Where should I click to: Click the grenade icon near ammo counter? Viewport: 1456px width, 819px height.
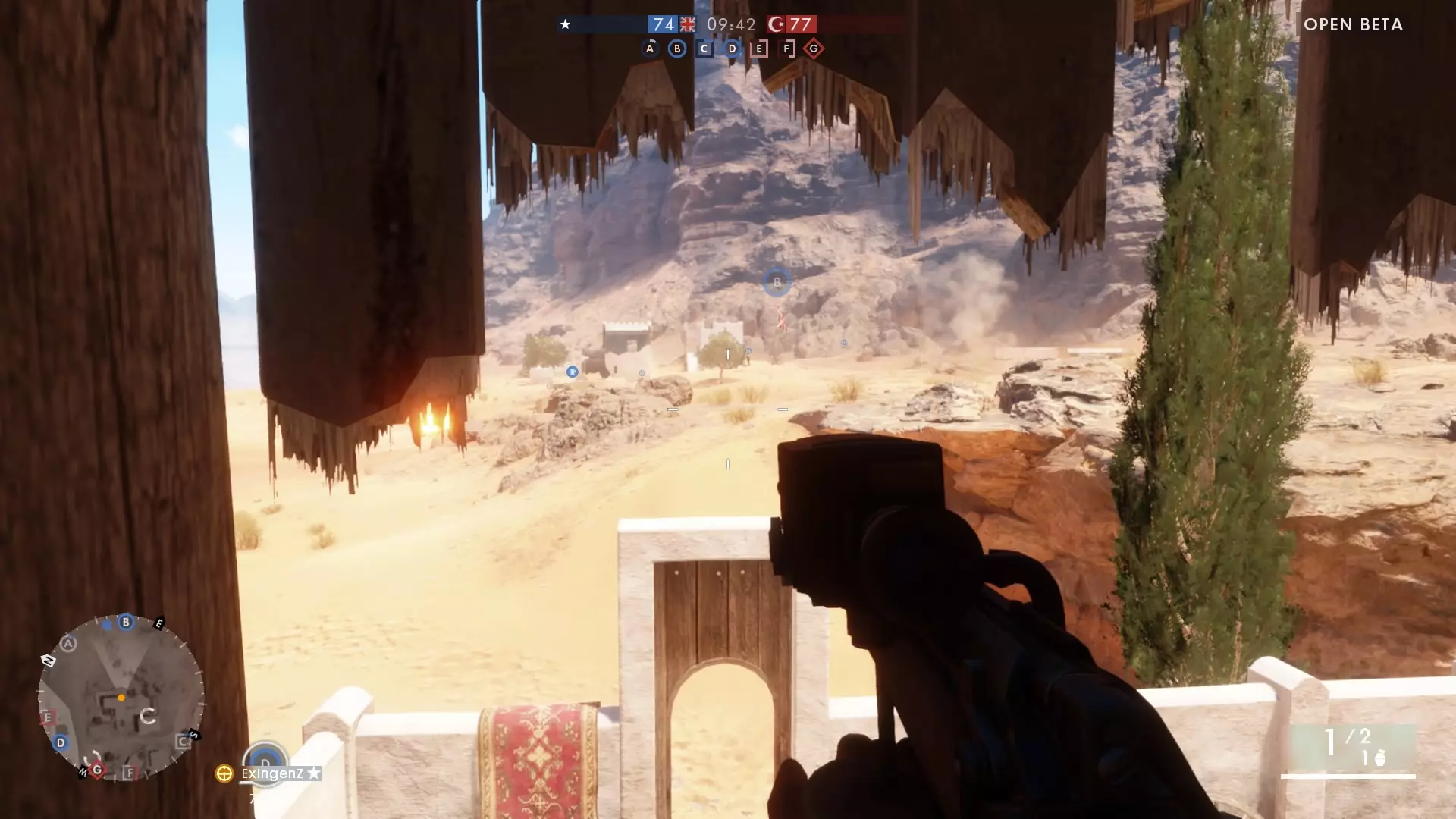[1379, 758]
